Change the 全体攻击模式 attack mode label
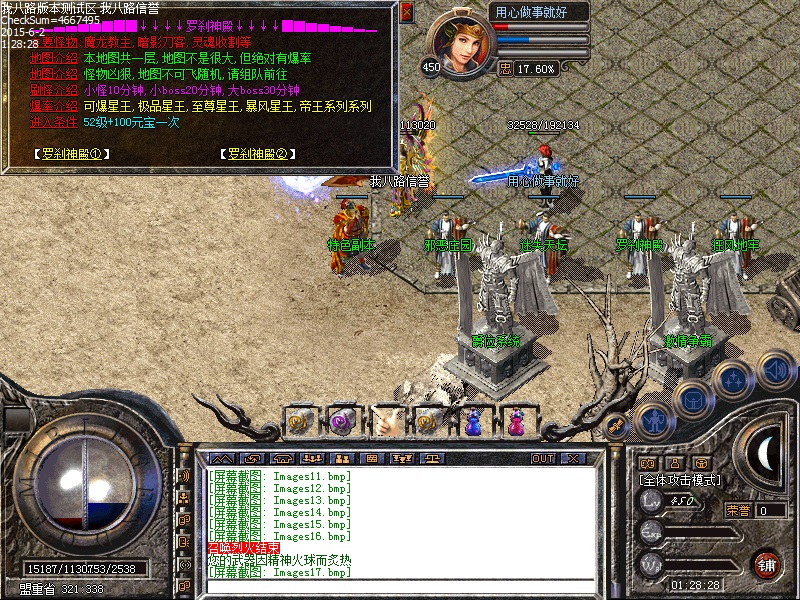The height and width of the screenshot is (600, 800). click(x=680, y=480)
